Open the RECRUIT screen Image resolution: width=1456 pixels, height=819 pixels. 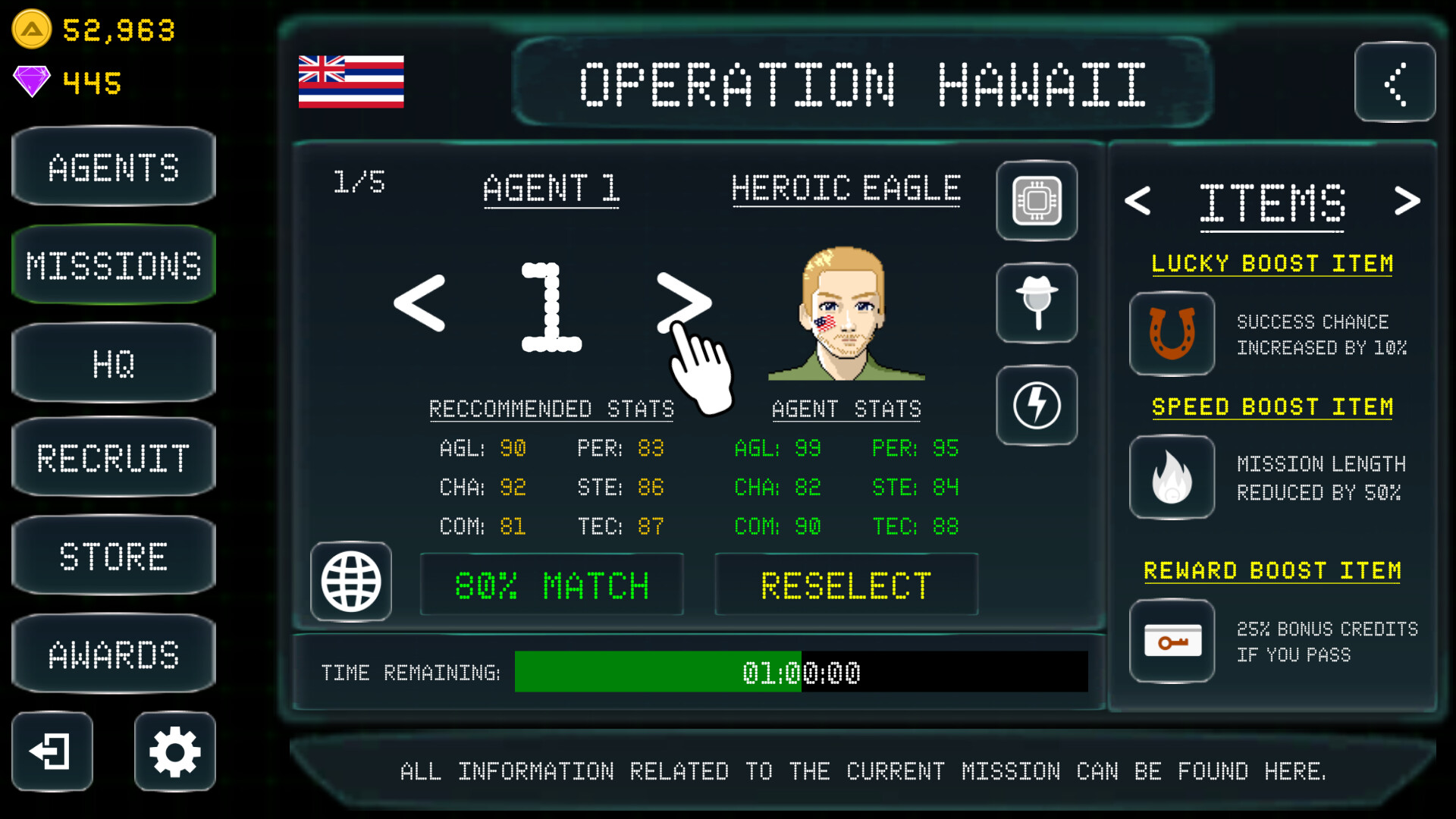point(113,458)
